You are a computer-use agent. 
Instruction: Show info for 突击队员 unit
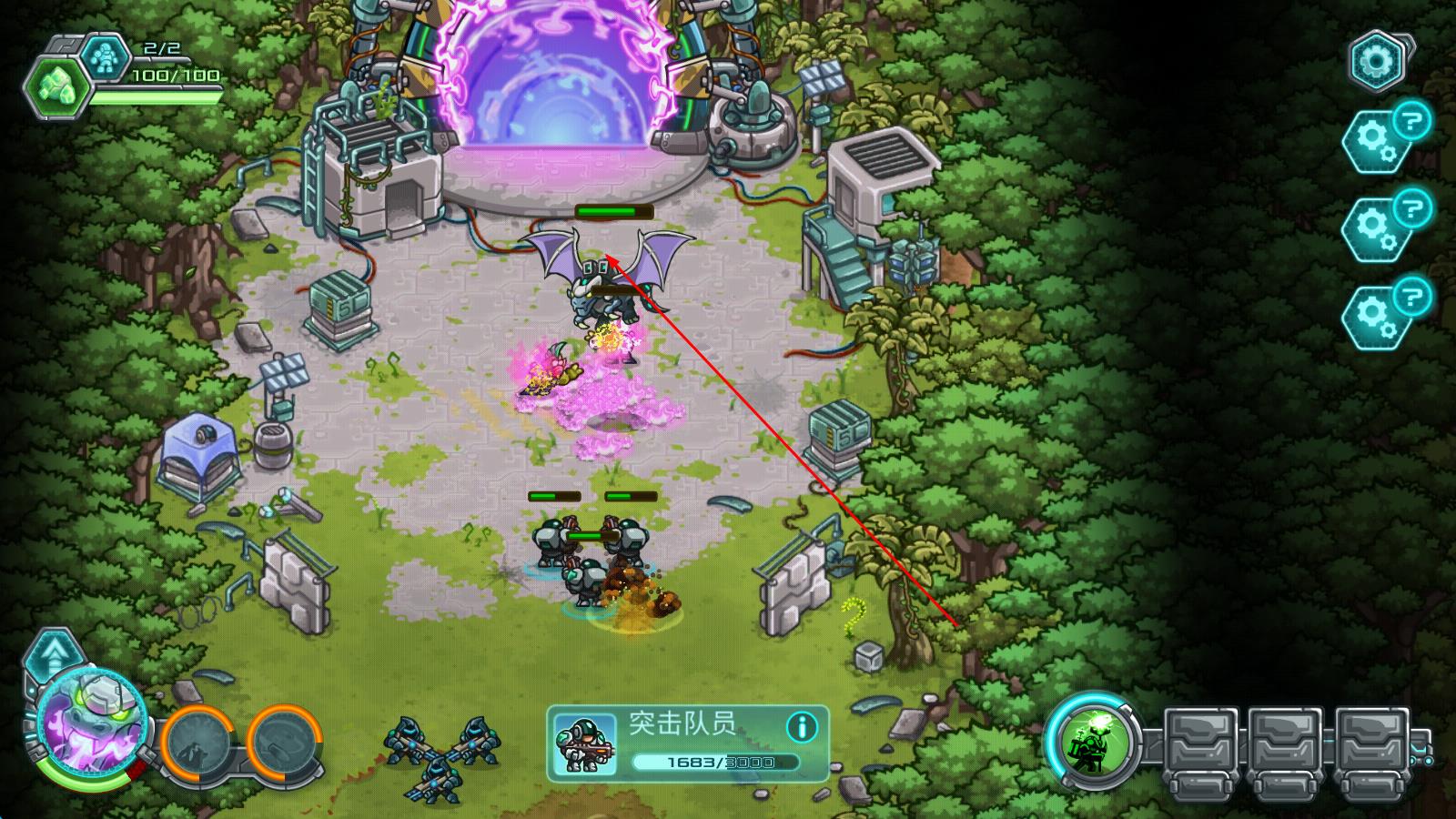point(801,726)
